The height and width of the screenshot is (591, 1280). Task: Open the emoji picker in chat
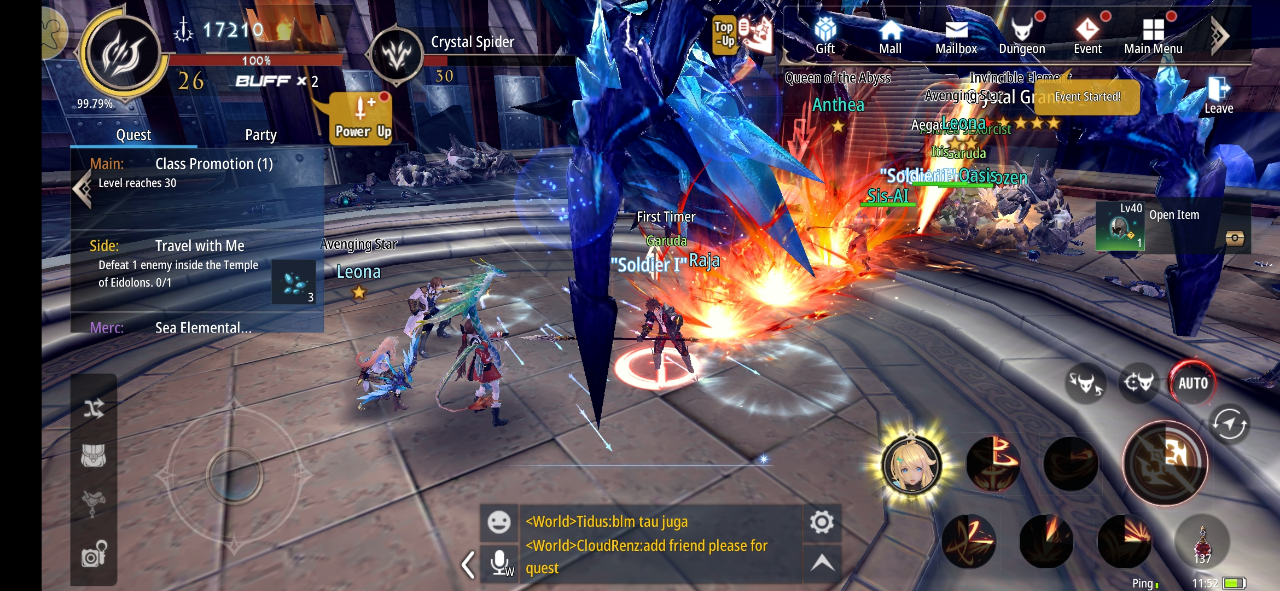pos(498,522)
